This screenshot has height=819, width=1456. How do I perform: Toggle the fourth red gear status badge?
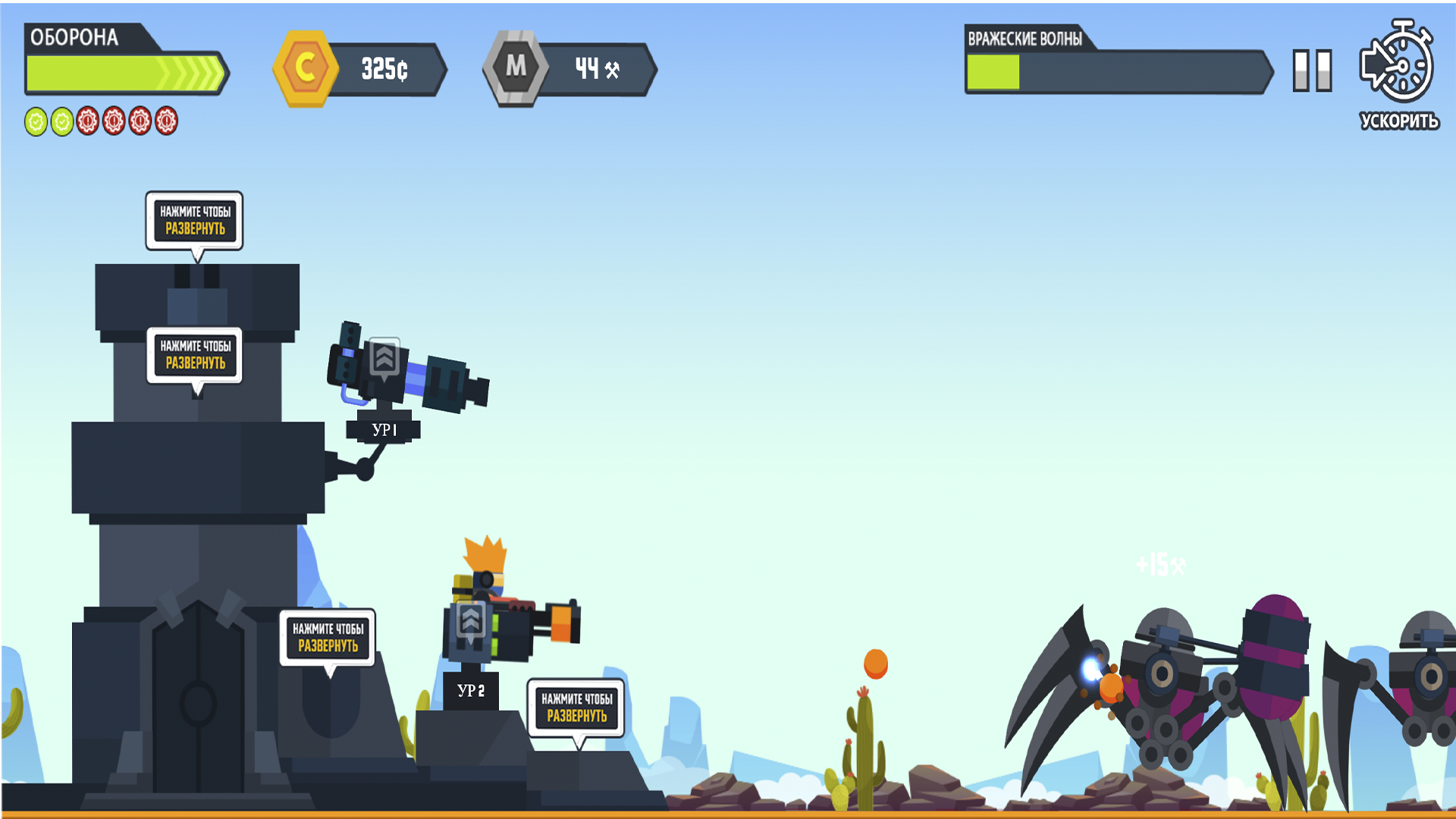coord(166,119)
